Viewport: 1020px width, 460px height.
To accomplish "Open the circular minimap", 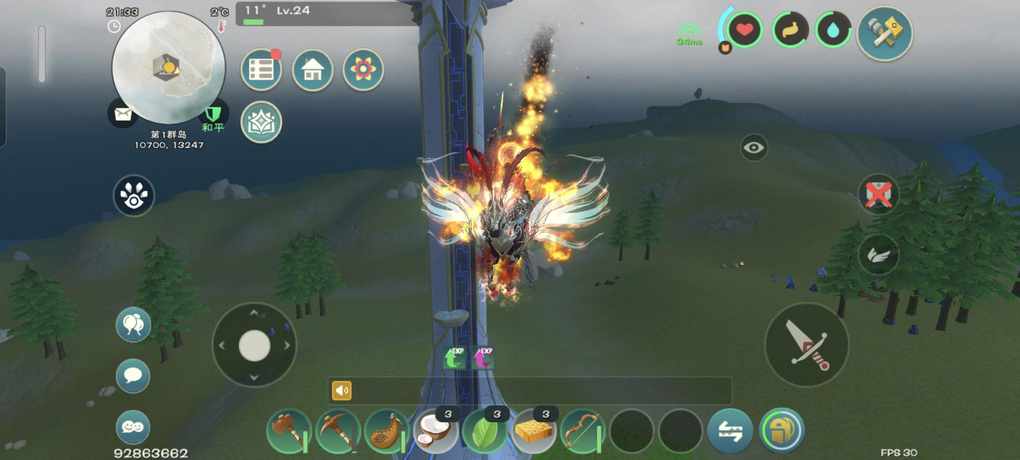I will click(168, 65).
